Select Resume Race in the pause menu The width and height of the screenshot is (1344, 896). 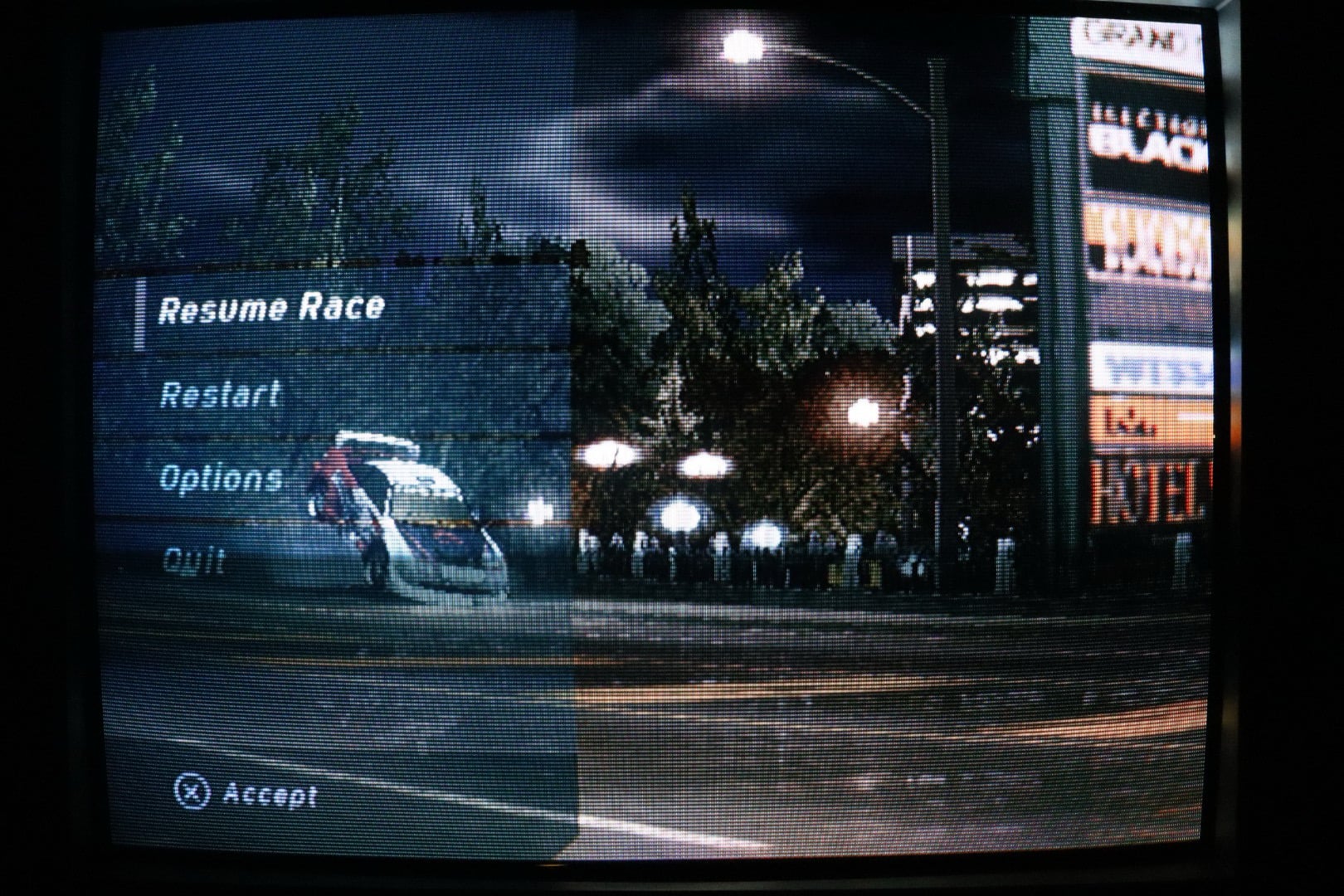pos(270,309)
